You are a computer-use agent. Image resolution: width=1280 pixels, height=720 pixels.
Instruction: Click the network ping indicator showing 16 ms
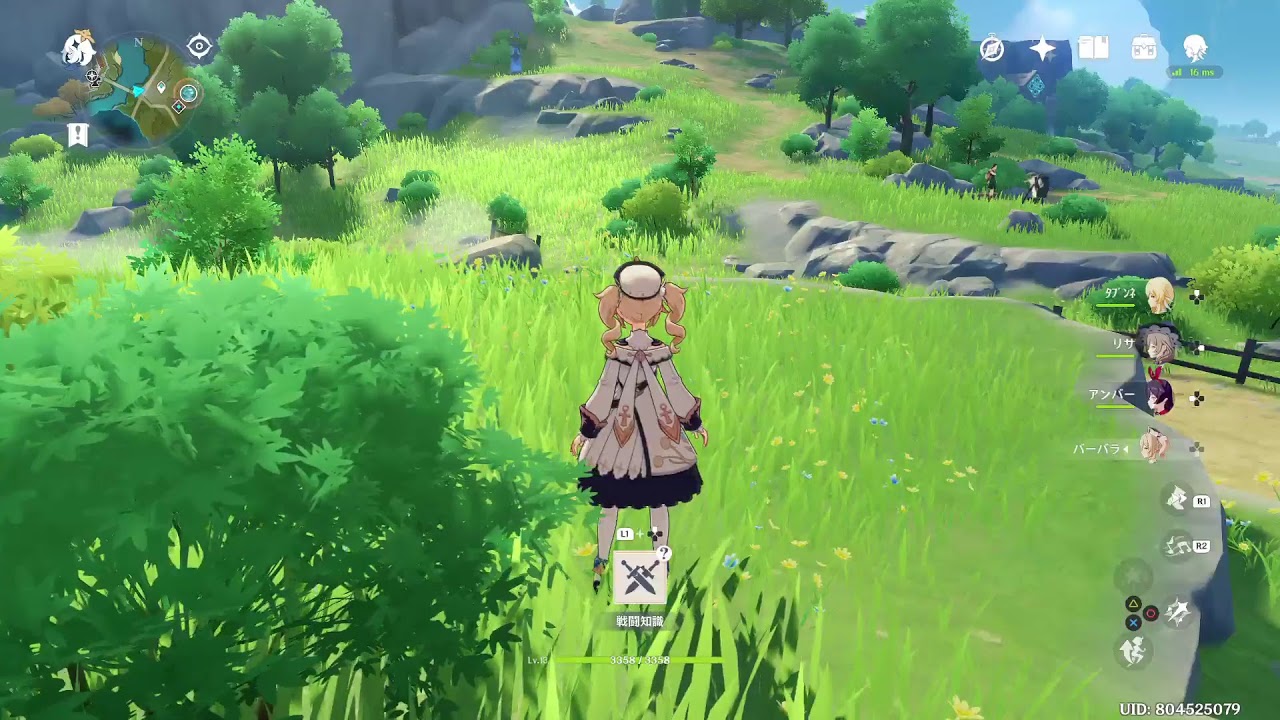click(x=1195, y=72)
